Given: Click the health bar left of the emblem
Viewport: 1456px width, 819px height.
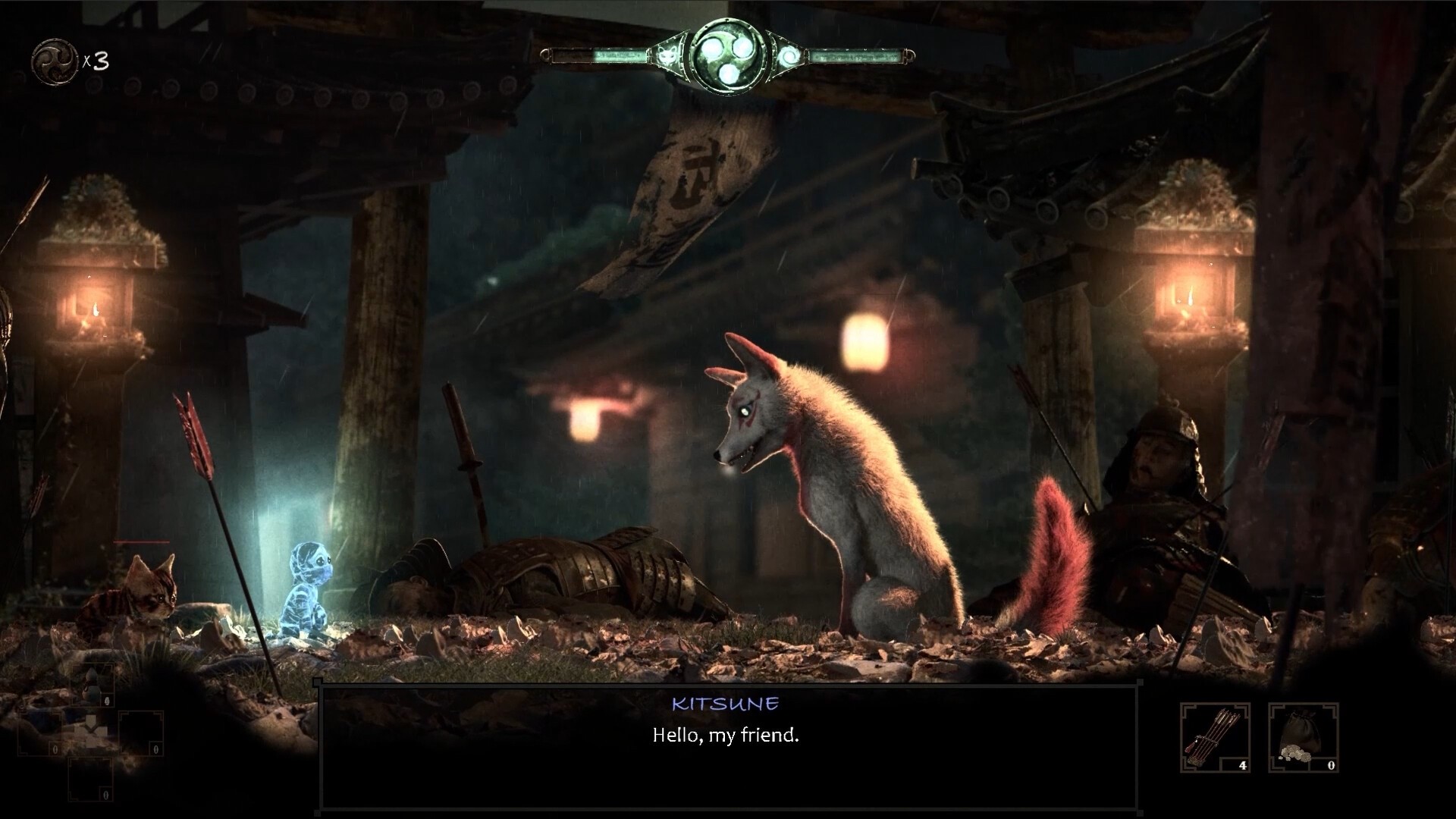Looking at the screenshot, I should (x=599, y=55).
